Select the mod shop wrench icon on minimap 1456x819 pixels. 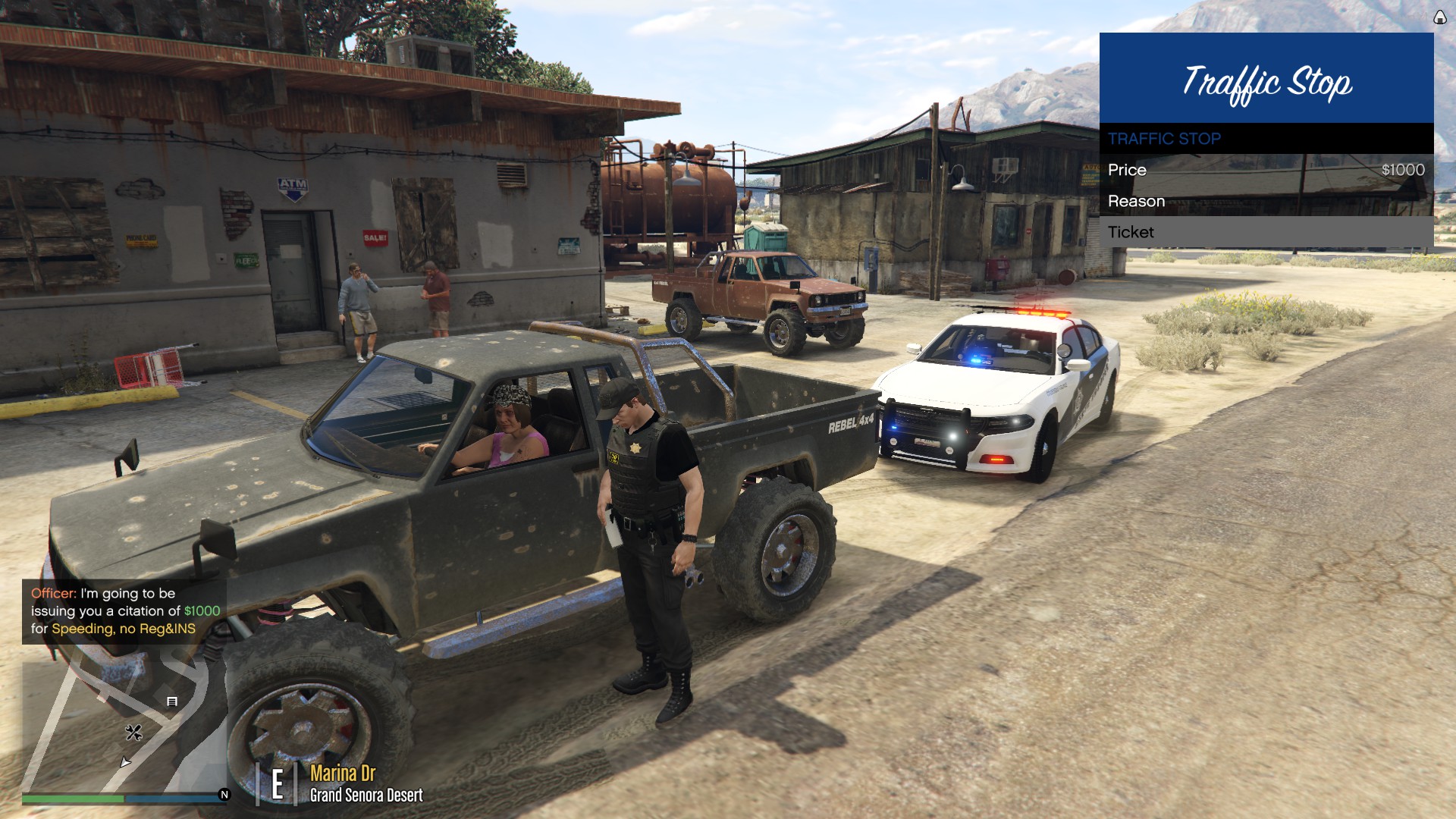[133, 733]
